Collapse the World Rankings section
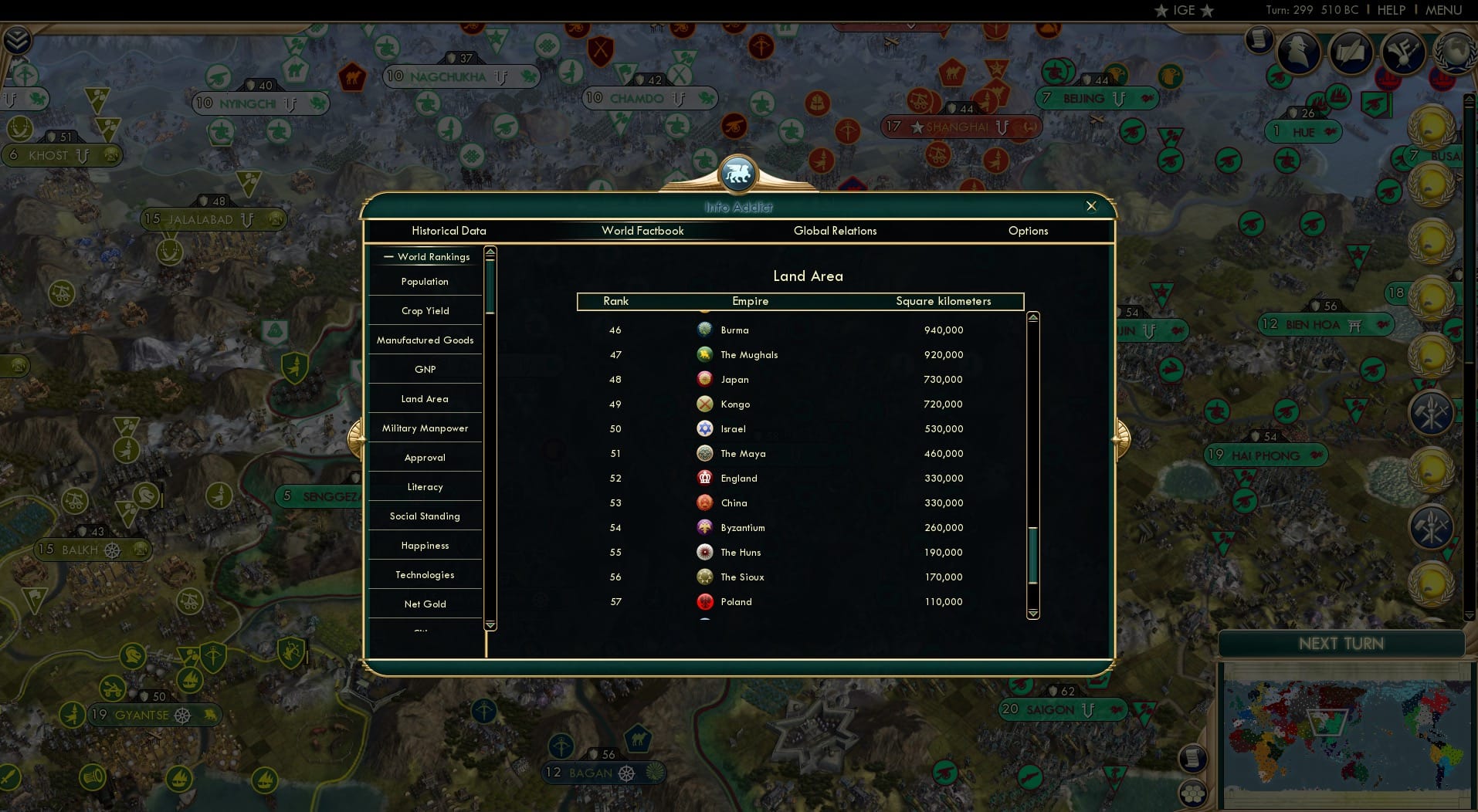This screenshot has width=1478, height=812. (x=388, y=256)
